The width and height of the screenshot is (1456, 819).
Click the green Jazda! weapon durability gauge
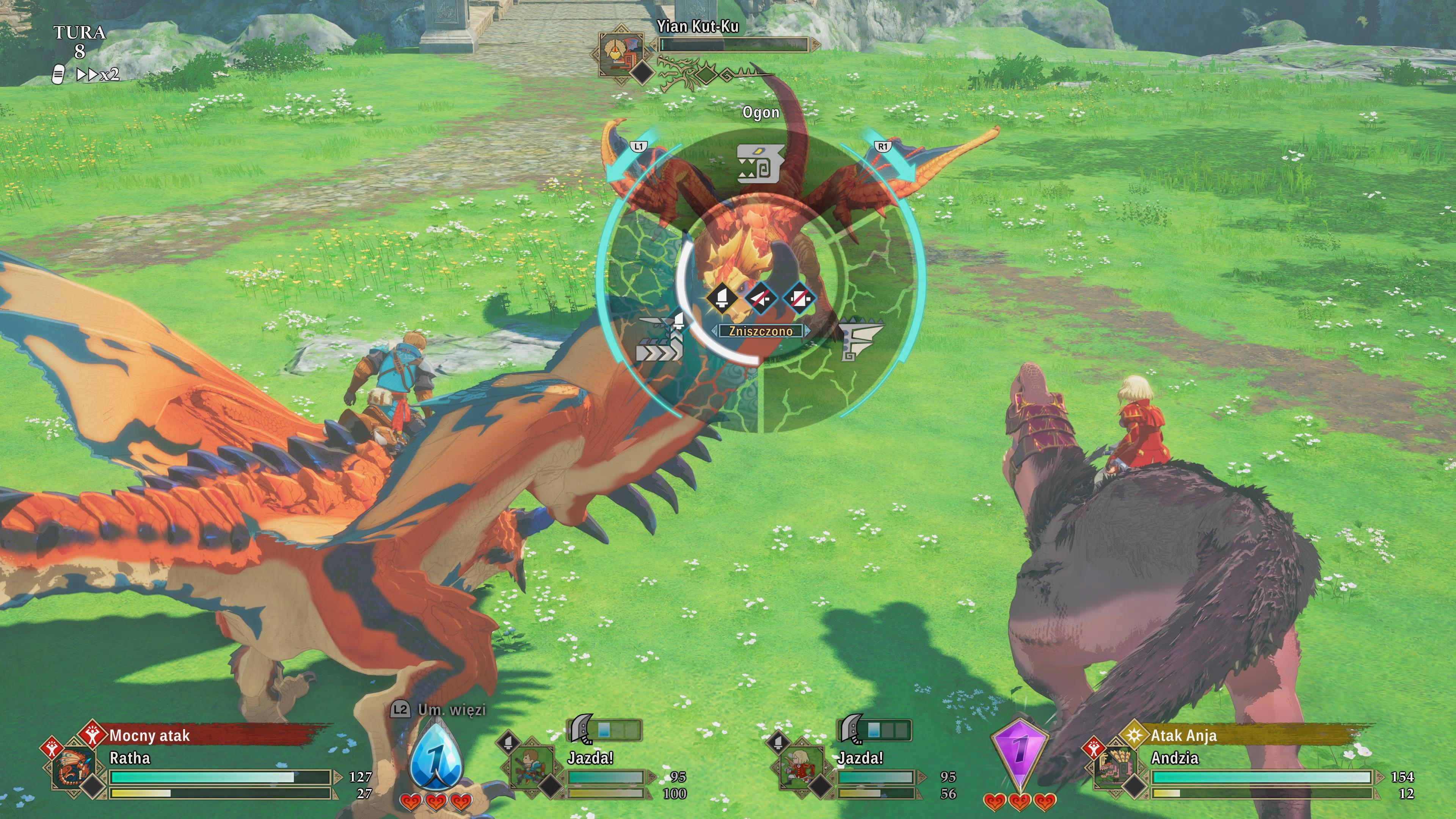pyautogui.click(x=613, y=730)
